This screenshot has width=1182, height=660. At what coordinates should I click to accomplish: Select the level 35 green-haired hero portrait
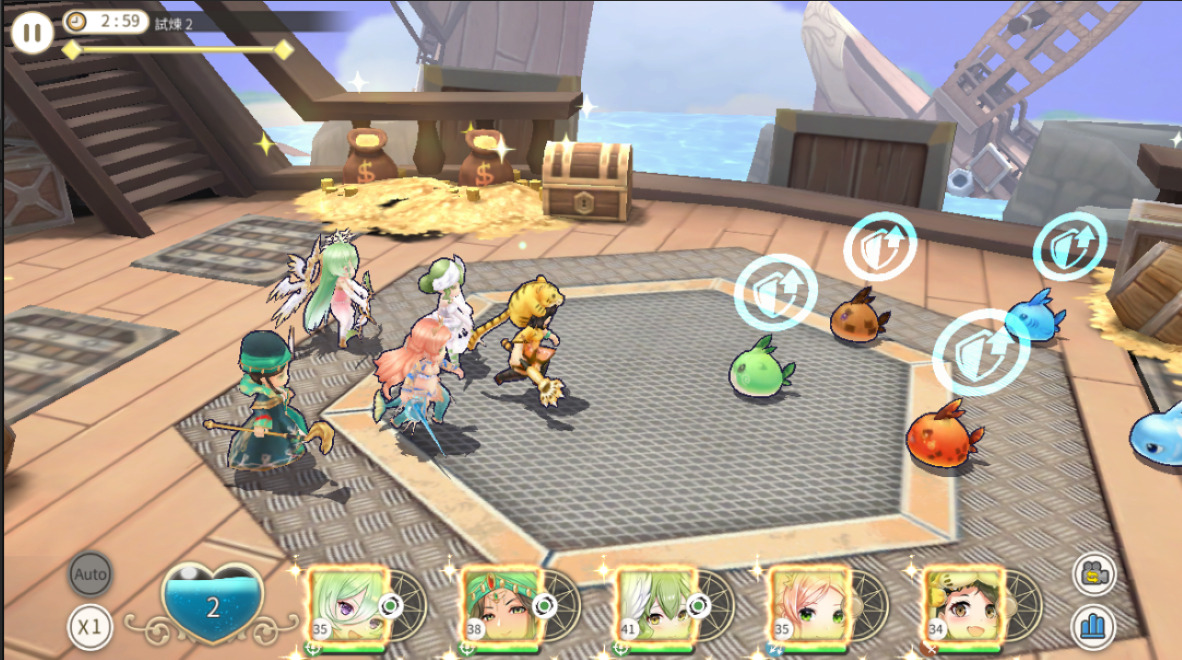pyautogui.click(x=348, y=607)
